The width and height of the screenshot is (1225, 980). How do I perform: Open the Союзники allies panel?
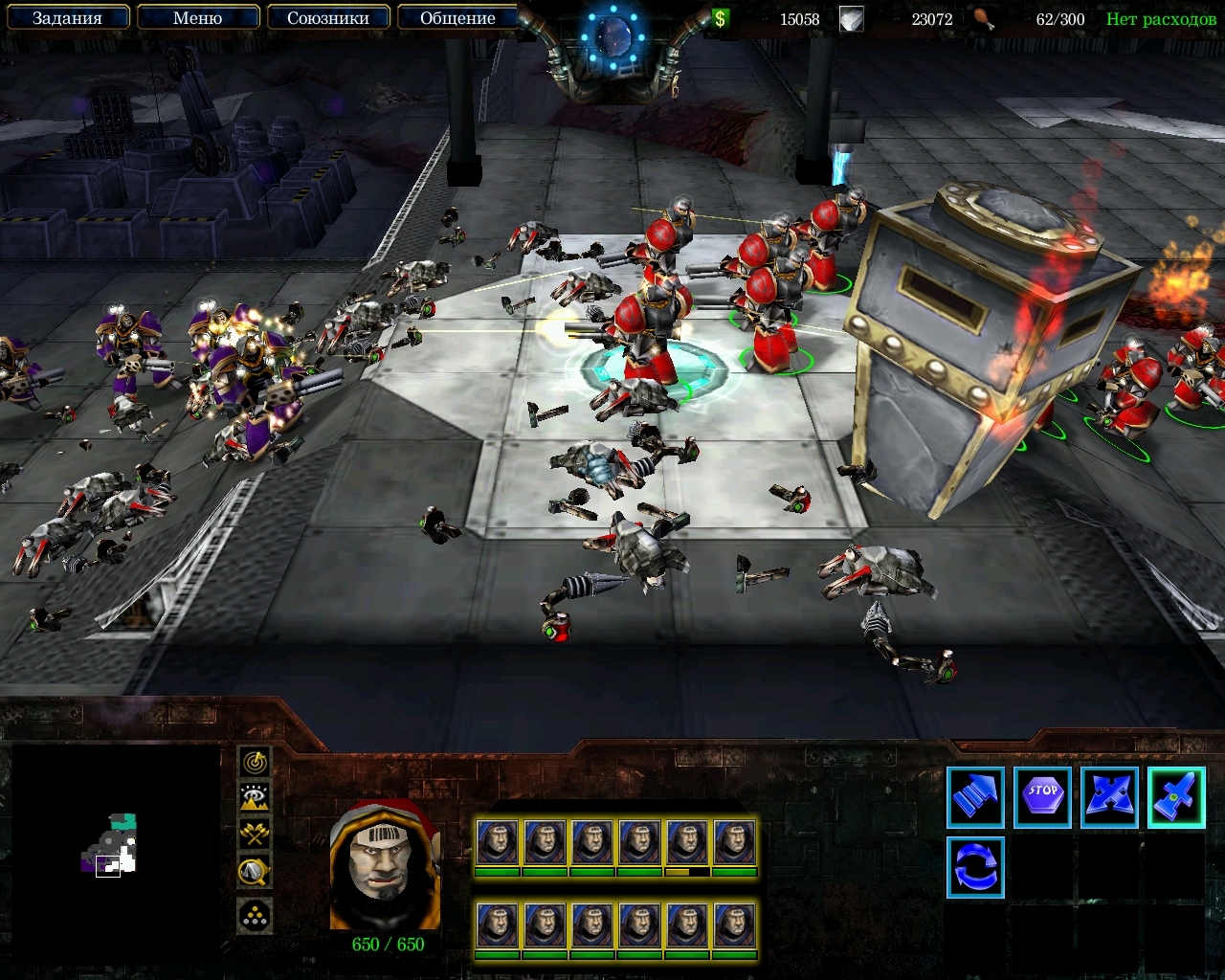pyautogui.click(x=327, y=18)
